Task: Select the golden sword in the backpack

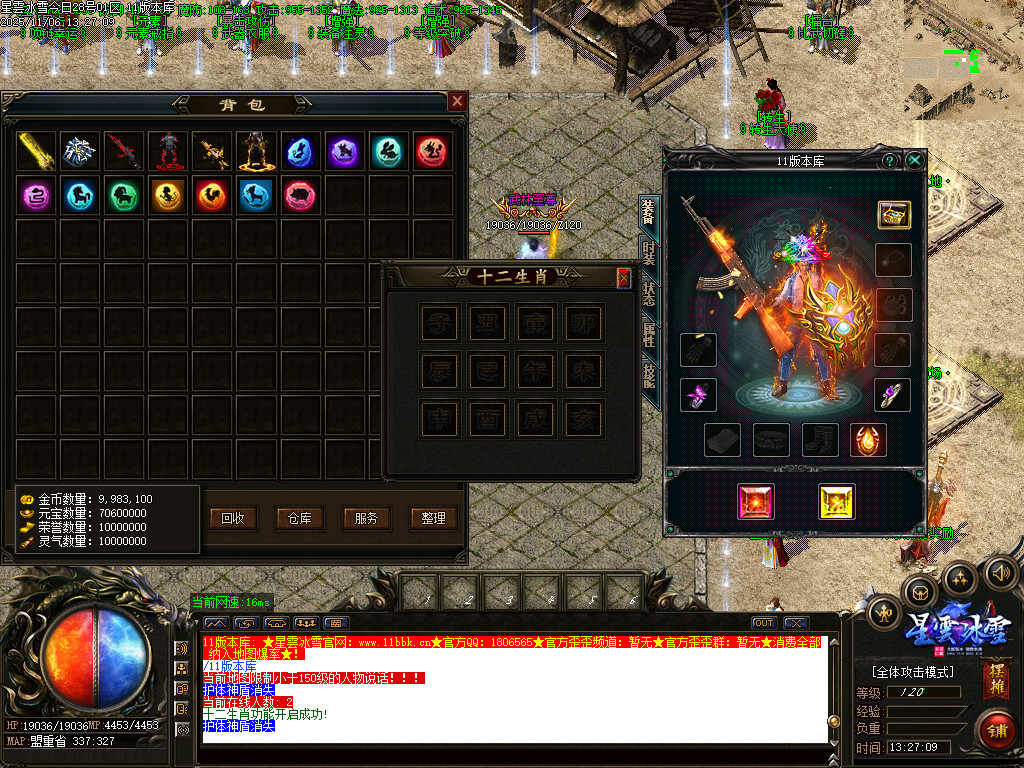Action: pyautogui.click(x=37, y=152)
